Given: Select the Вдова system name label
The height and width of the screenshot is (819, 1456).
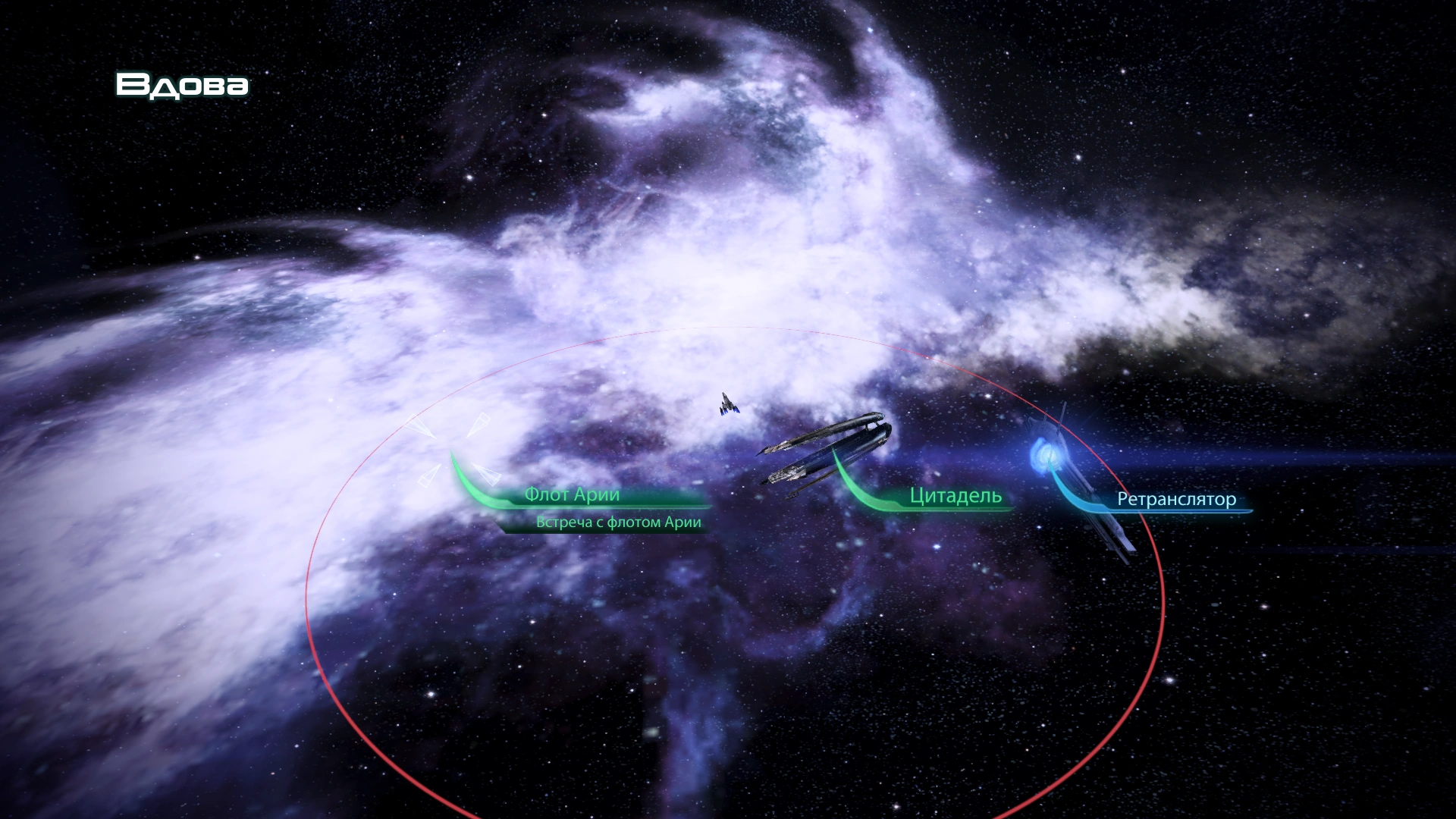Looking at the screenshot, I should pos(182,86).
